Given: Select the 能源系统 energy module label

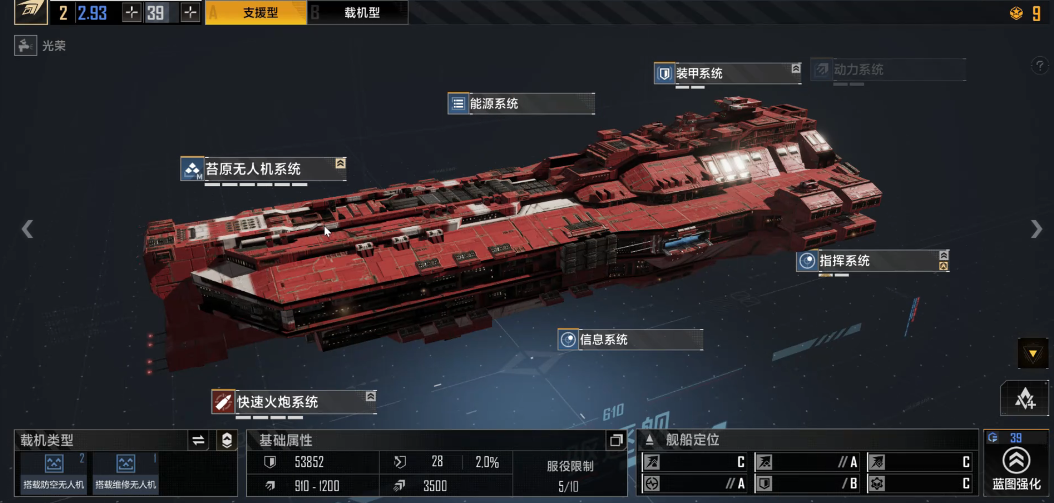Looking at the screenshot, I should 520,103.
